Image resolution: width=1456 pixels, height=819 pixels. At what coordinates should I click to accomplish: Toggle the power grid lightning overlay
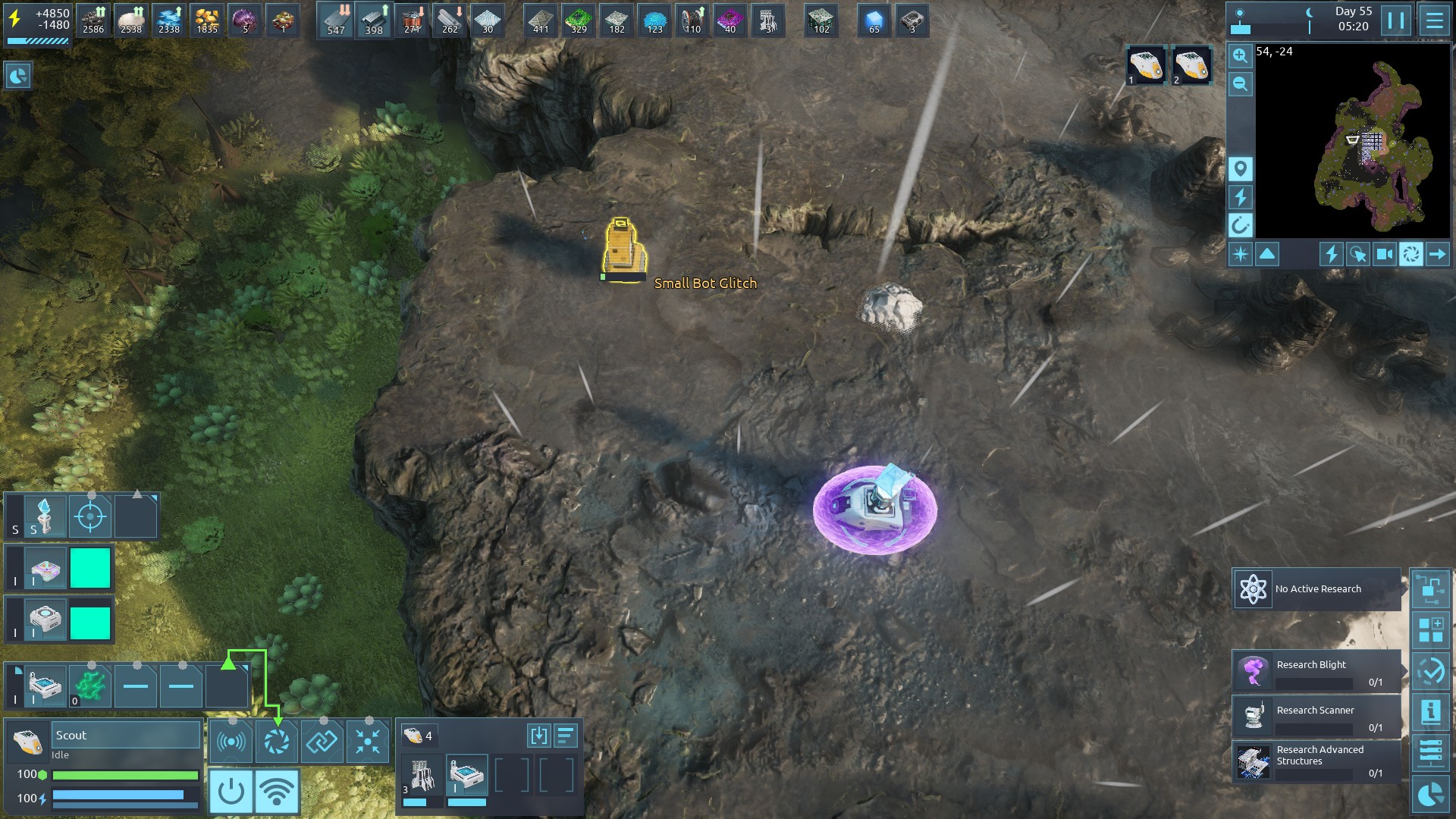point(1240,197)
